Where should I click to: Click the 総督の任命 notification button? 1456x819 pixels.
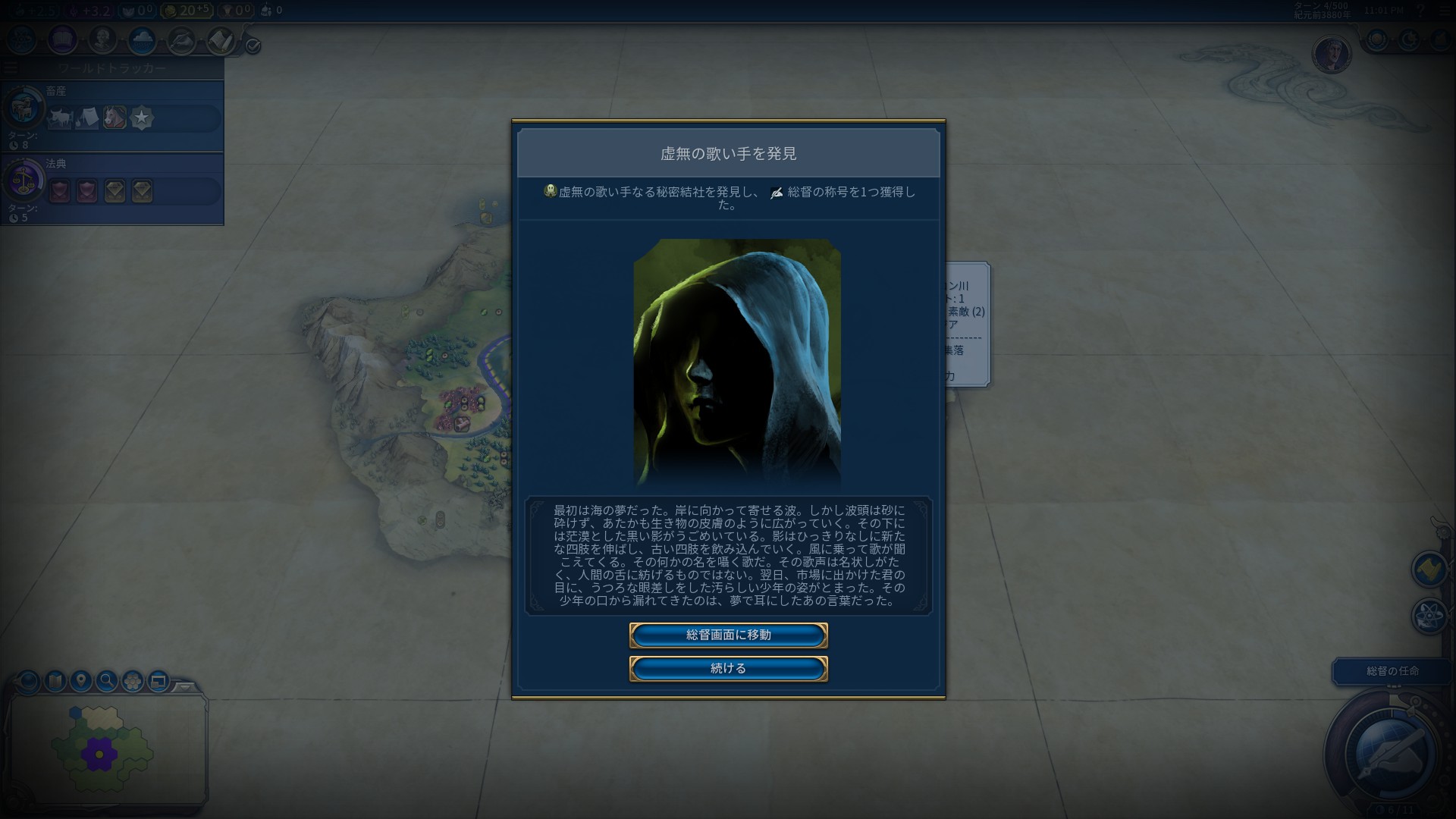(x=1392, y=671)
